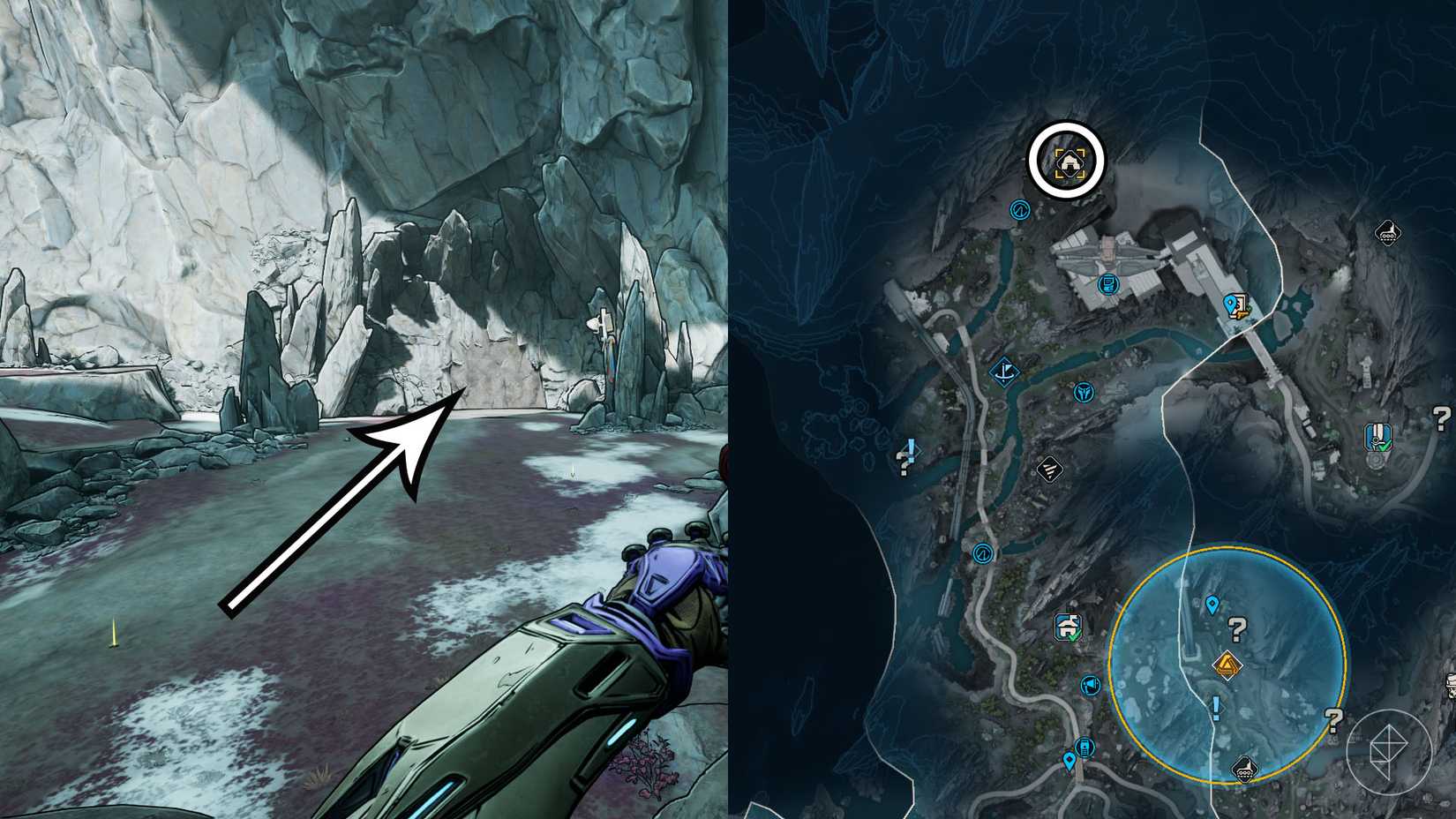The image size is (1456, 819).
Task: Click the dead drop crate icon near top right
Action: click(1387, 233)
